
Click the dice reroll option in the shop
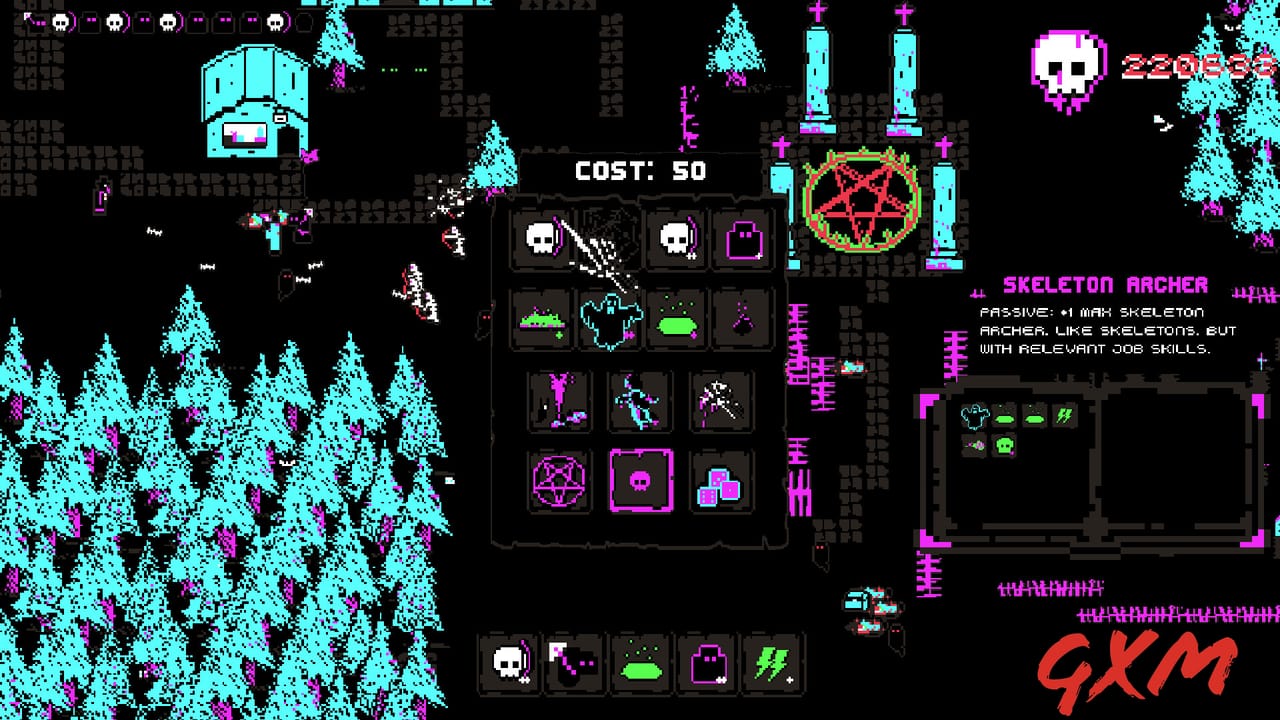click(719, 483)
